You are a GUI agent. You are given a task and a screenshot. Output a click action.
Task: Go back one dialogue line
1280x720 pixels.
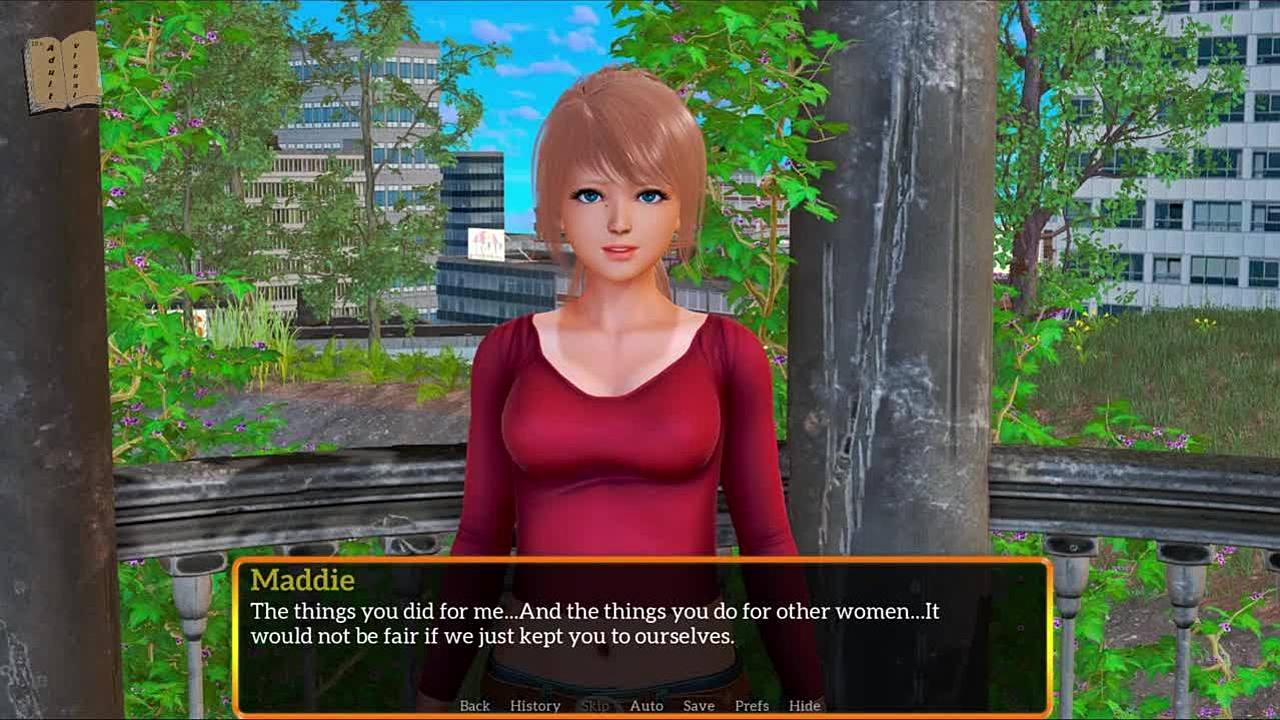(x=474, y=706)
